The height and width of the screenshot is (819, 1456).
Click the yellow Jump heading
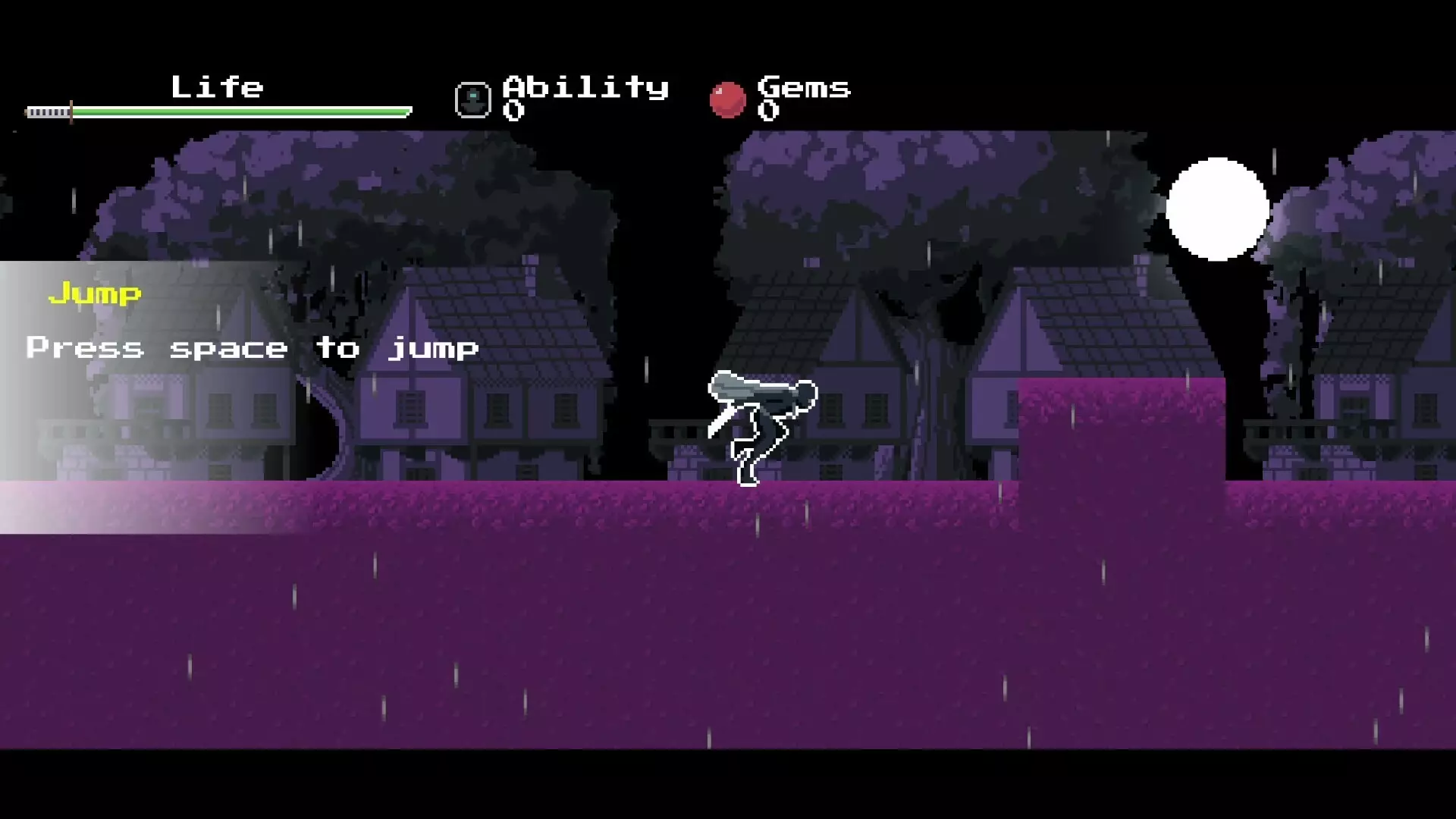[x=95, y=294]
